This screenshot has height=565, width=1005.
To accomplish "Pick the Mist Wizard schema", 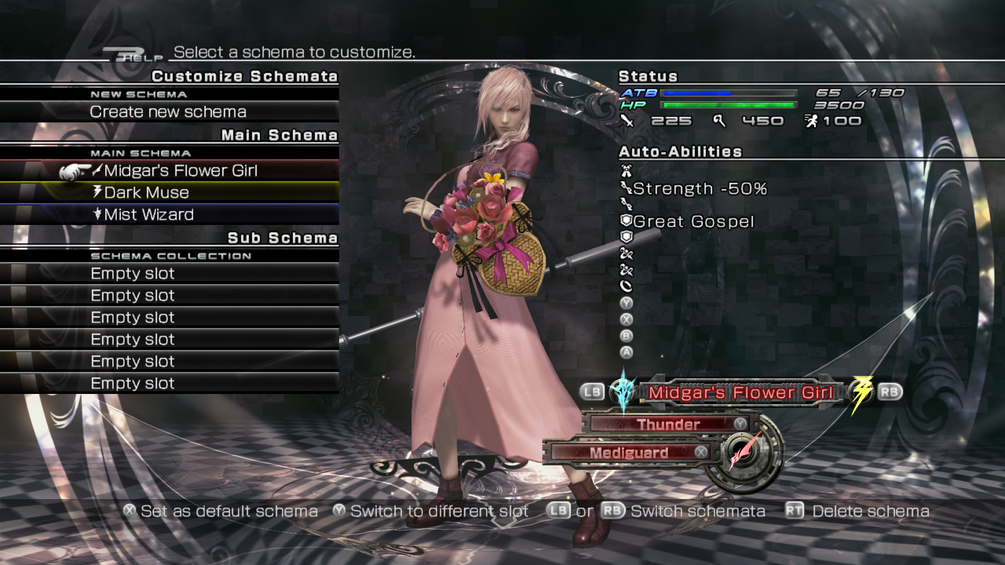I will tap(149, 215).
